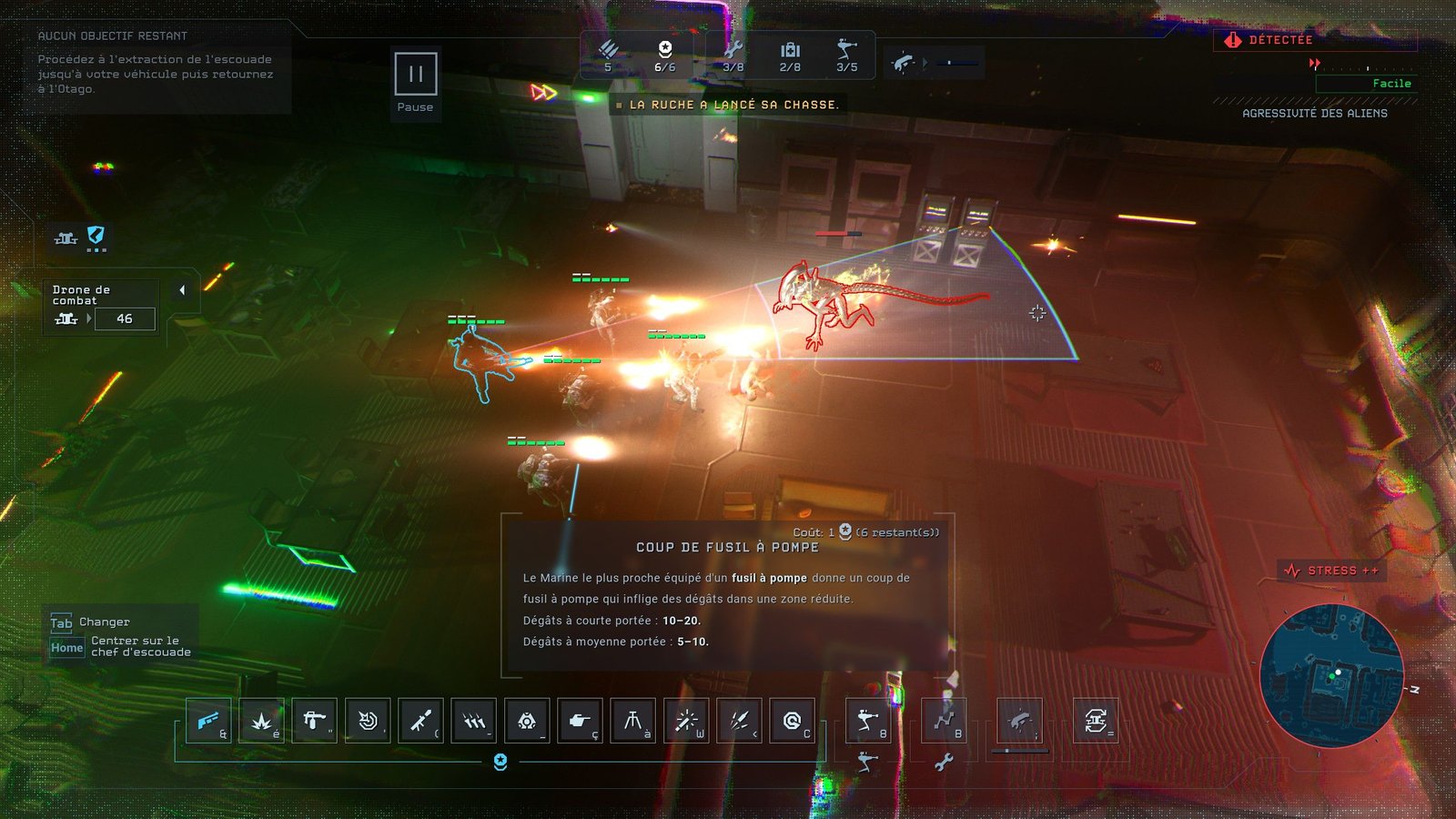
Task: Click the fast-forward speed arrows
Action: (543, 92)
